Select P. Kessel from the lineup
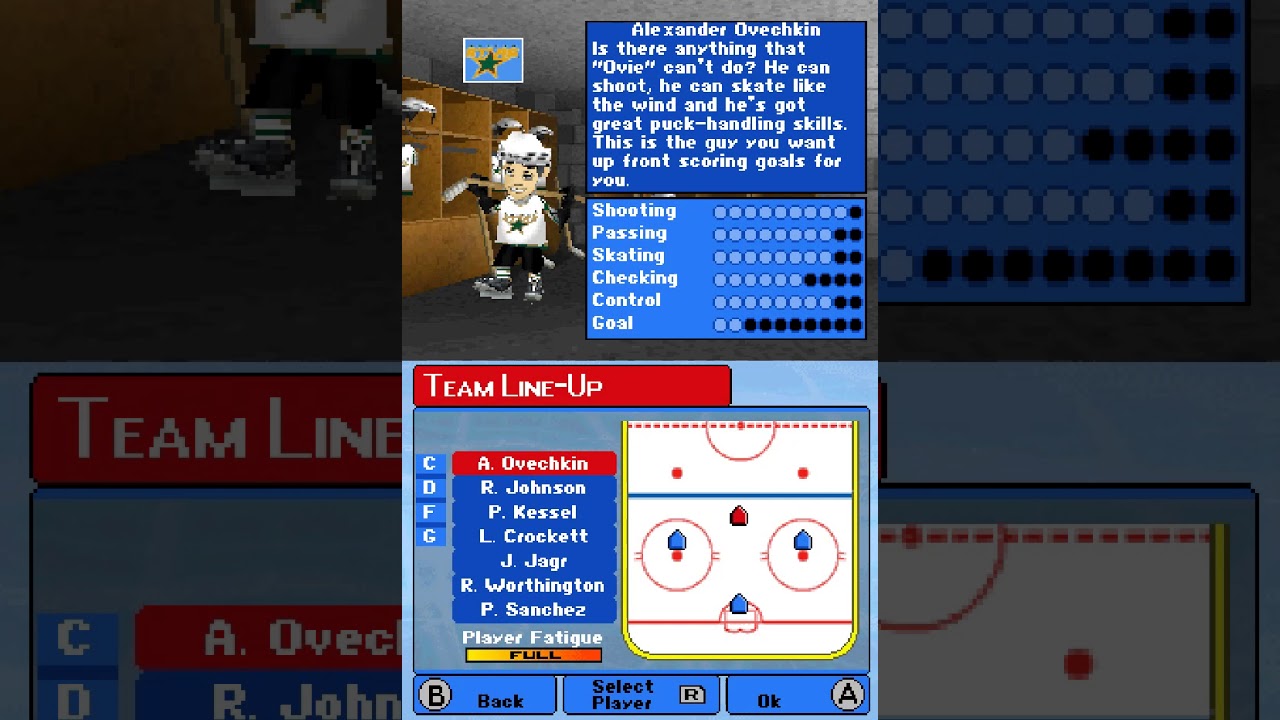This screenshot has width=1280, height=720. click(535, 513)
